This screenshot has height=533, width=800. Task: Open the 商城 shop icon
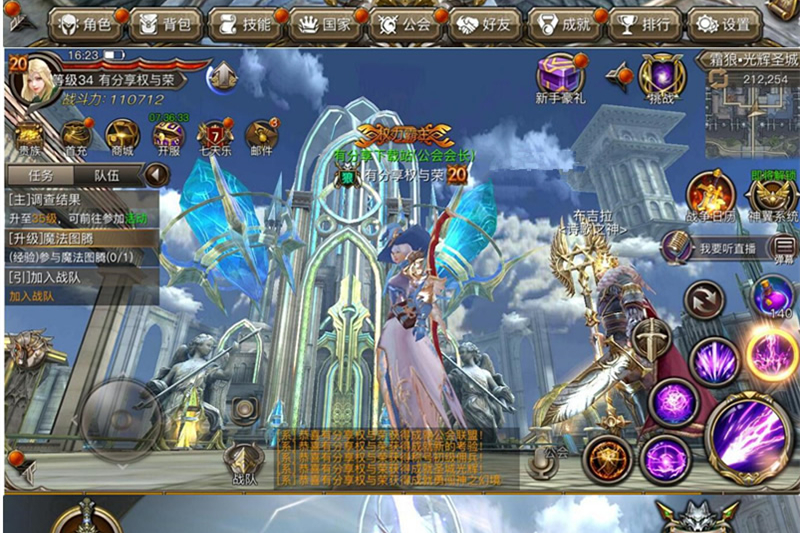(122, 137)
